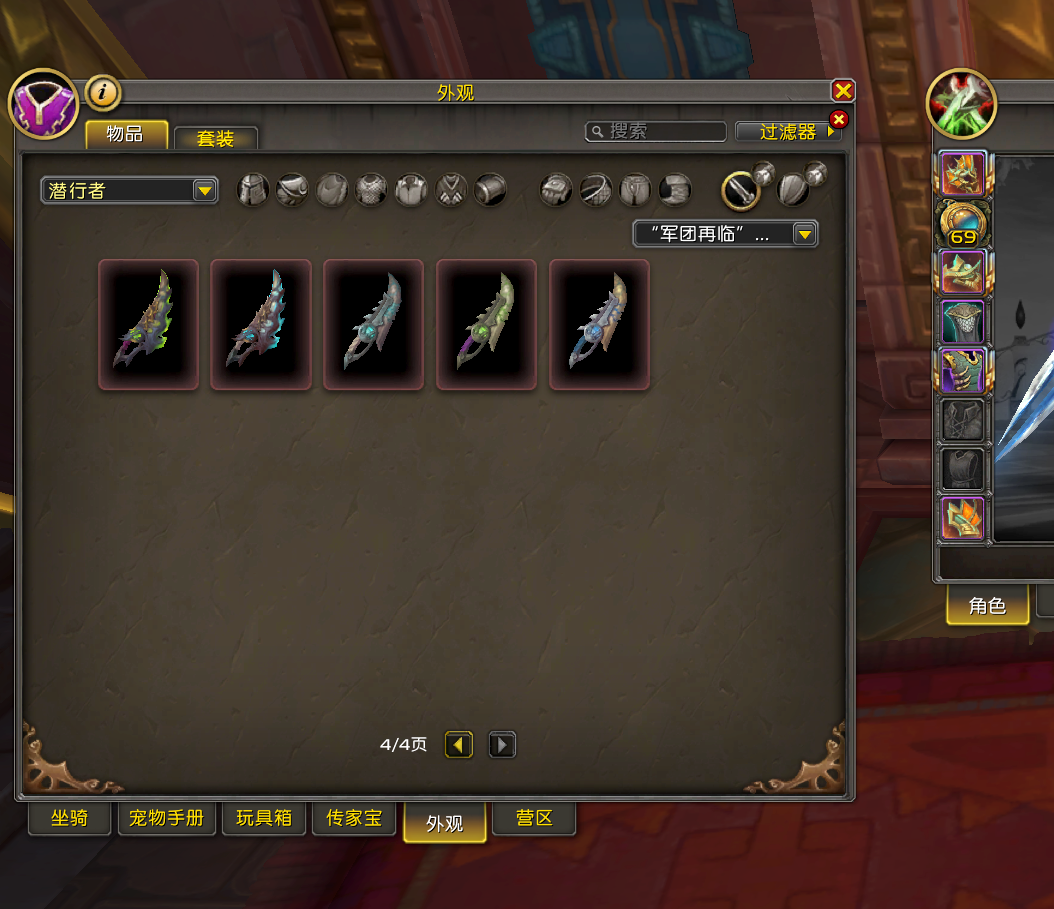Viewport: 1054px width, 909px height.
Task: Choose the gloves slot icon
Action: 556,190
